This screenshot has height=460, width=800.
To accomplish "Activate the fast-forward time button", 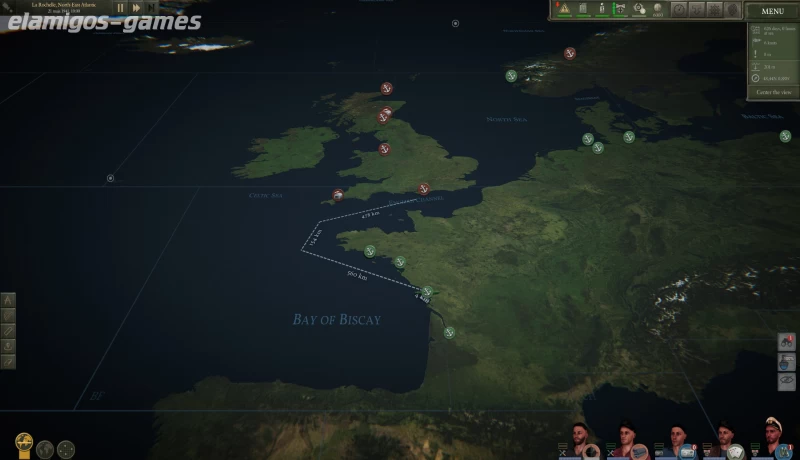I will pyautogui.click(x=137, y=8).
